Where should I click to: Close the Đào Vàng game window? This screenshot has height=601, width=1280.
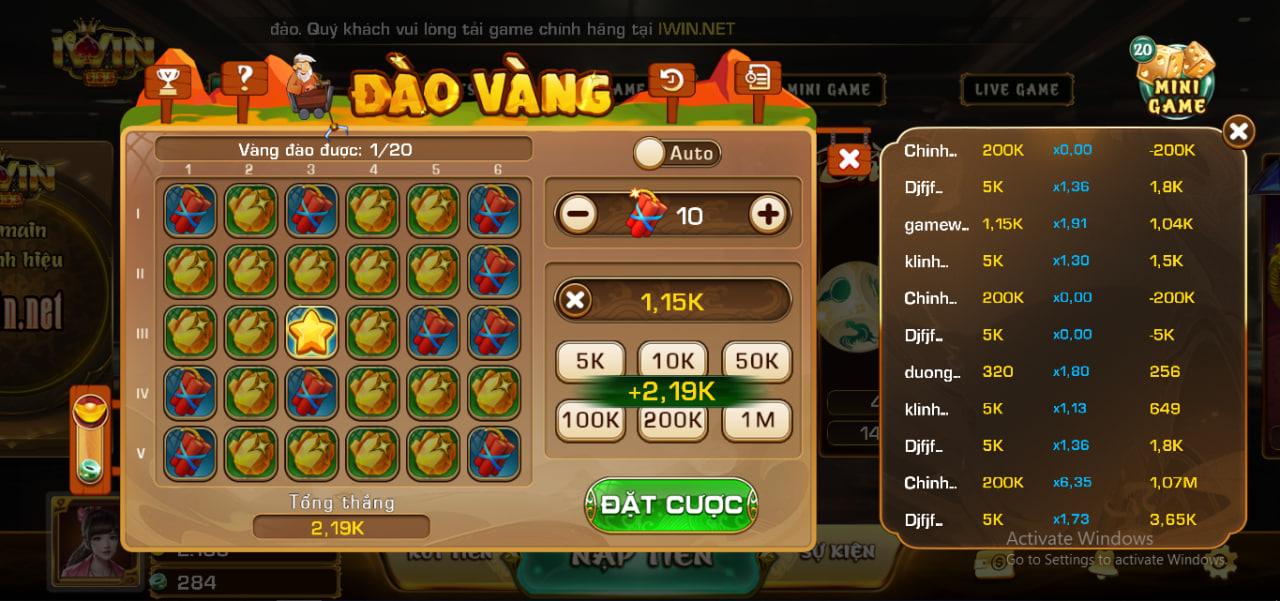849,158
